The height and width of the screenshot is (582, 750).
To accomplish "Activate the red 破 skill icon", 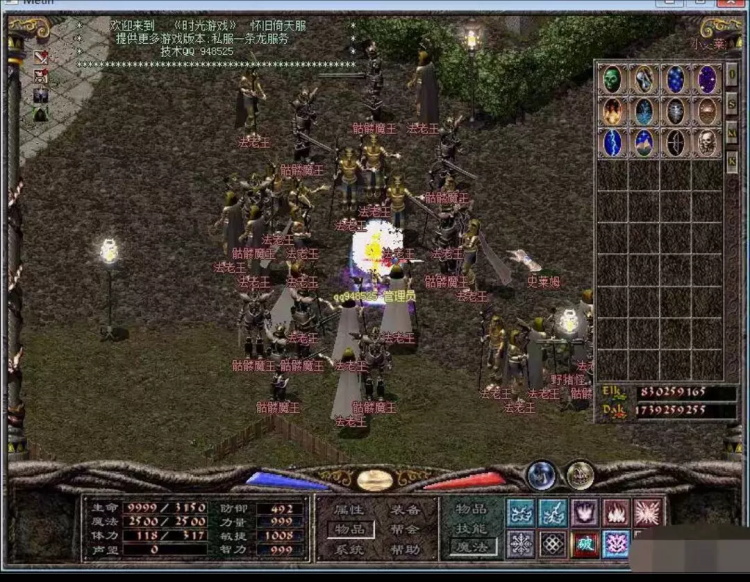I will [584, 544].
